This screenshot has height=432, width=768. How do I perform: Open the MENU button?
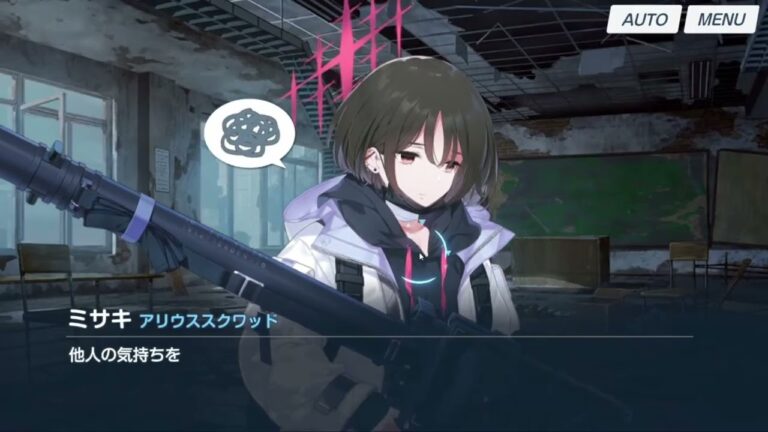click(721, 19)
